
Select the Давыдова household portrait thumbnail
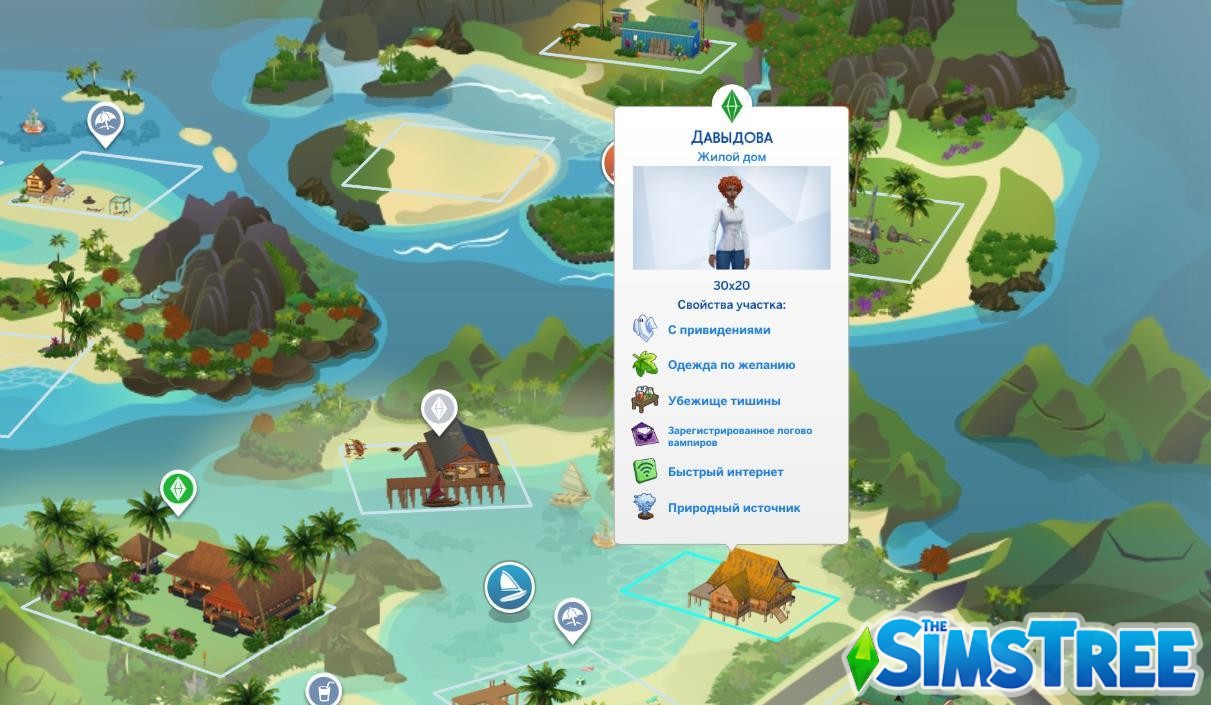731,218
